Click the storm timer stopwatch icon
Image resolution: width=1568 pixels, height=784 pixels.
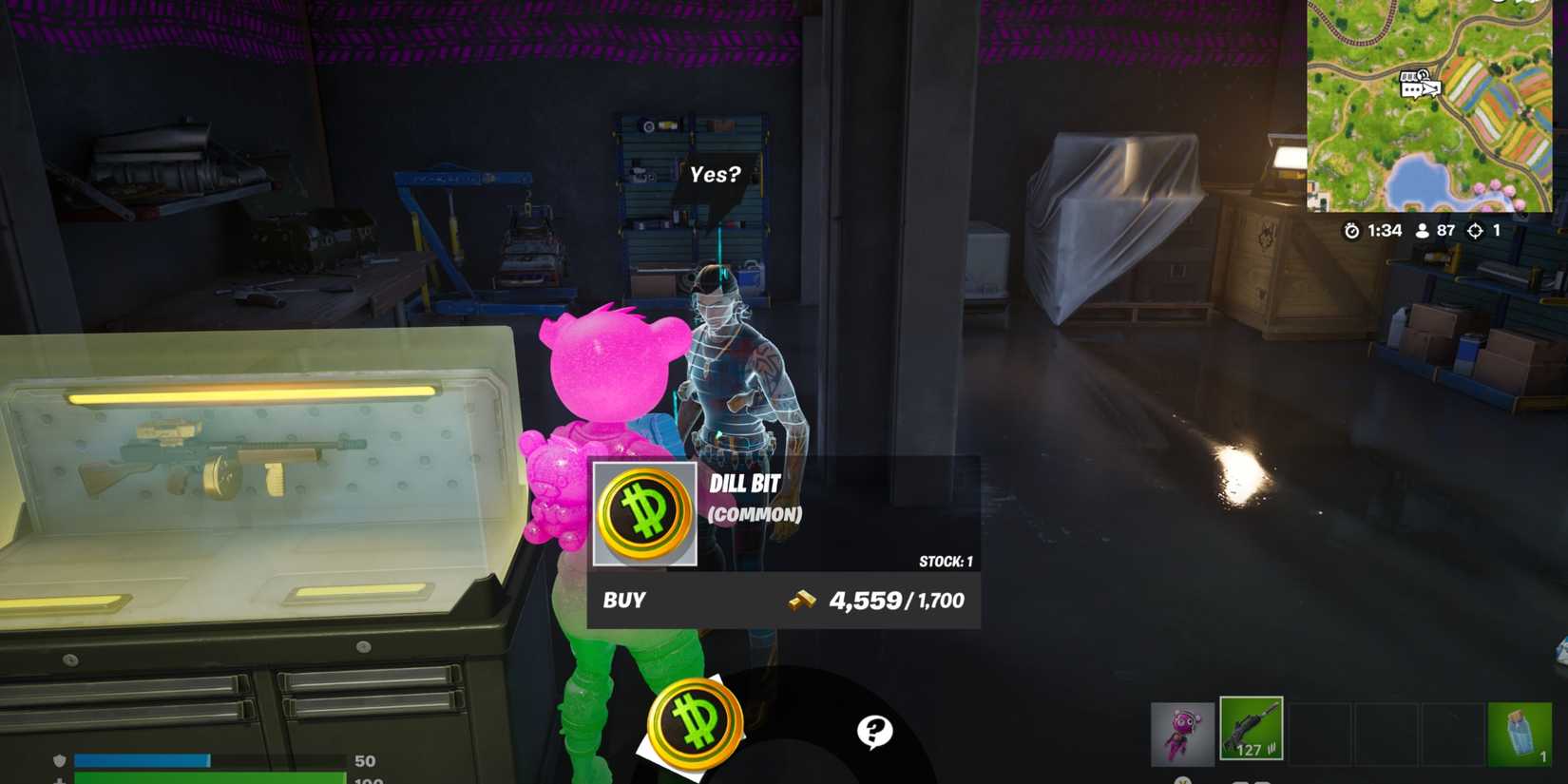[x=1351, y=229]
